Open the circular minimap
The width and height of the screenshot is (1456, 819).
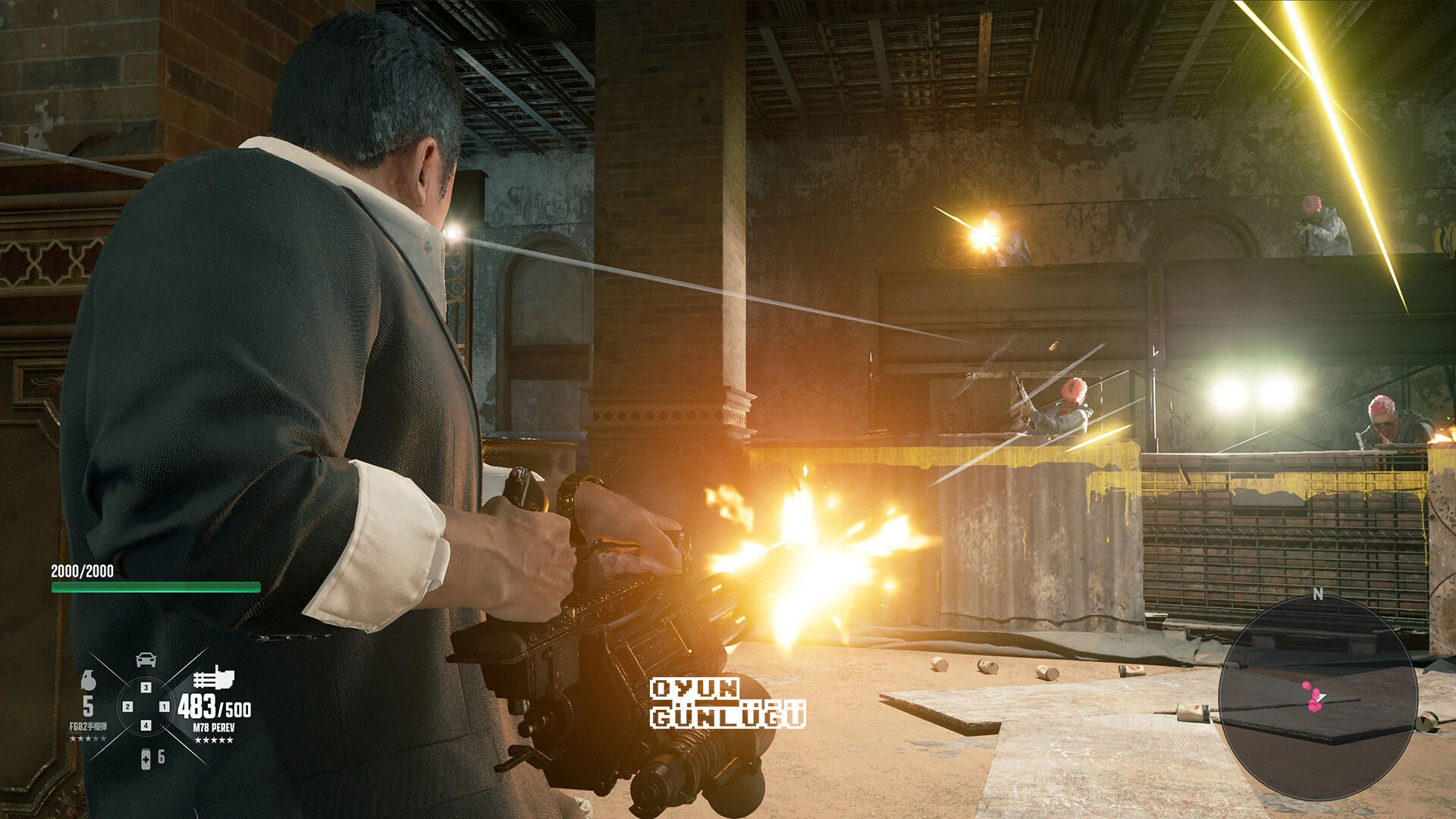click(x=1317, y=698)
